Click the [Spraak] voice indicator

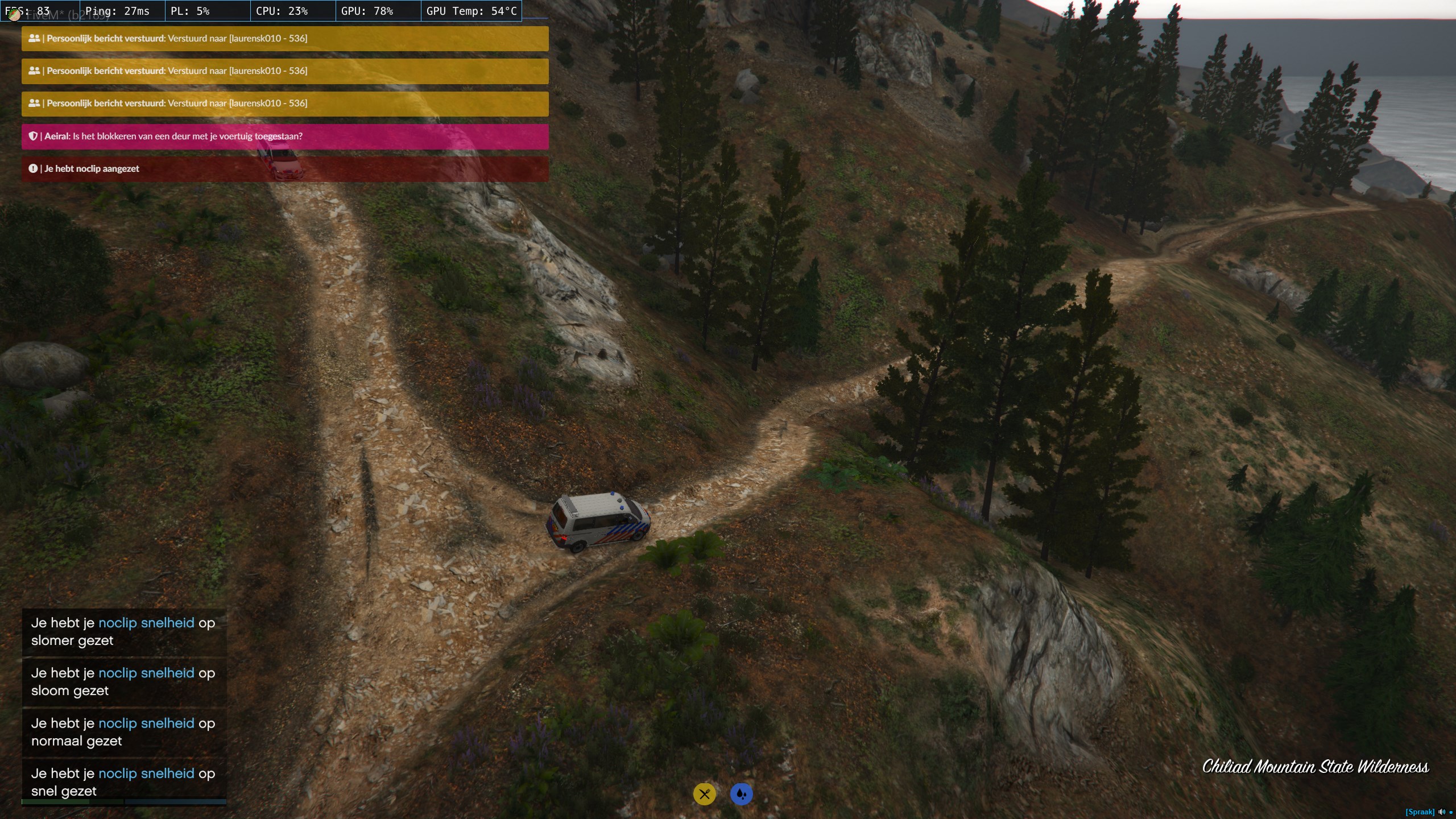(x=1420, y=812)
